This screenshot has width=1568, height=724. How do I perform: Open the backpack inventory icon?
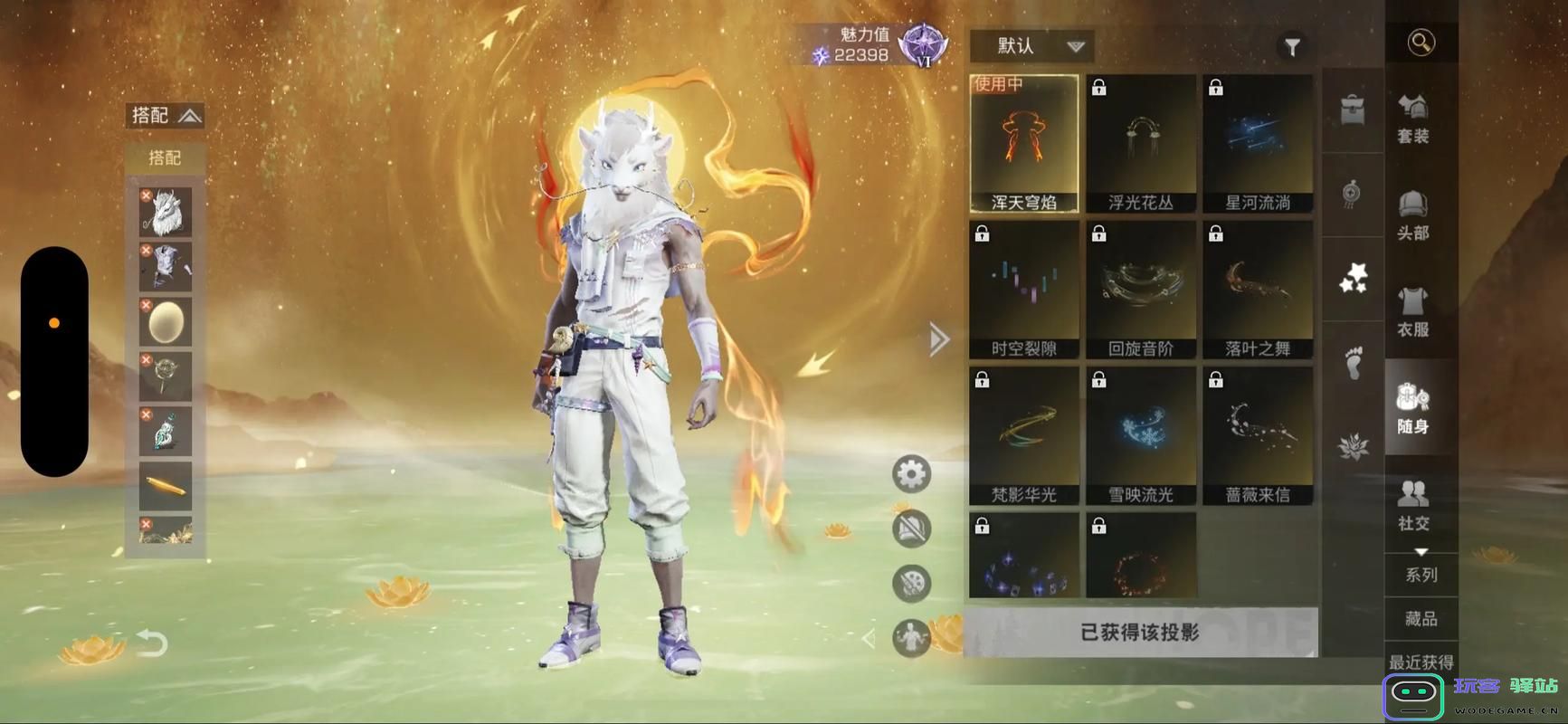point(1352,109)
